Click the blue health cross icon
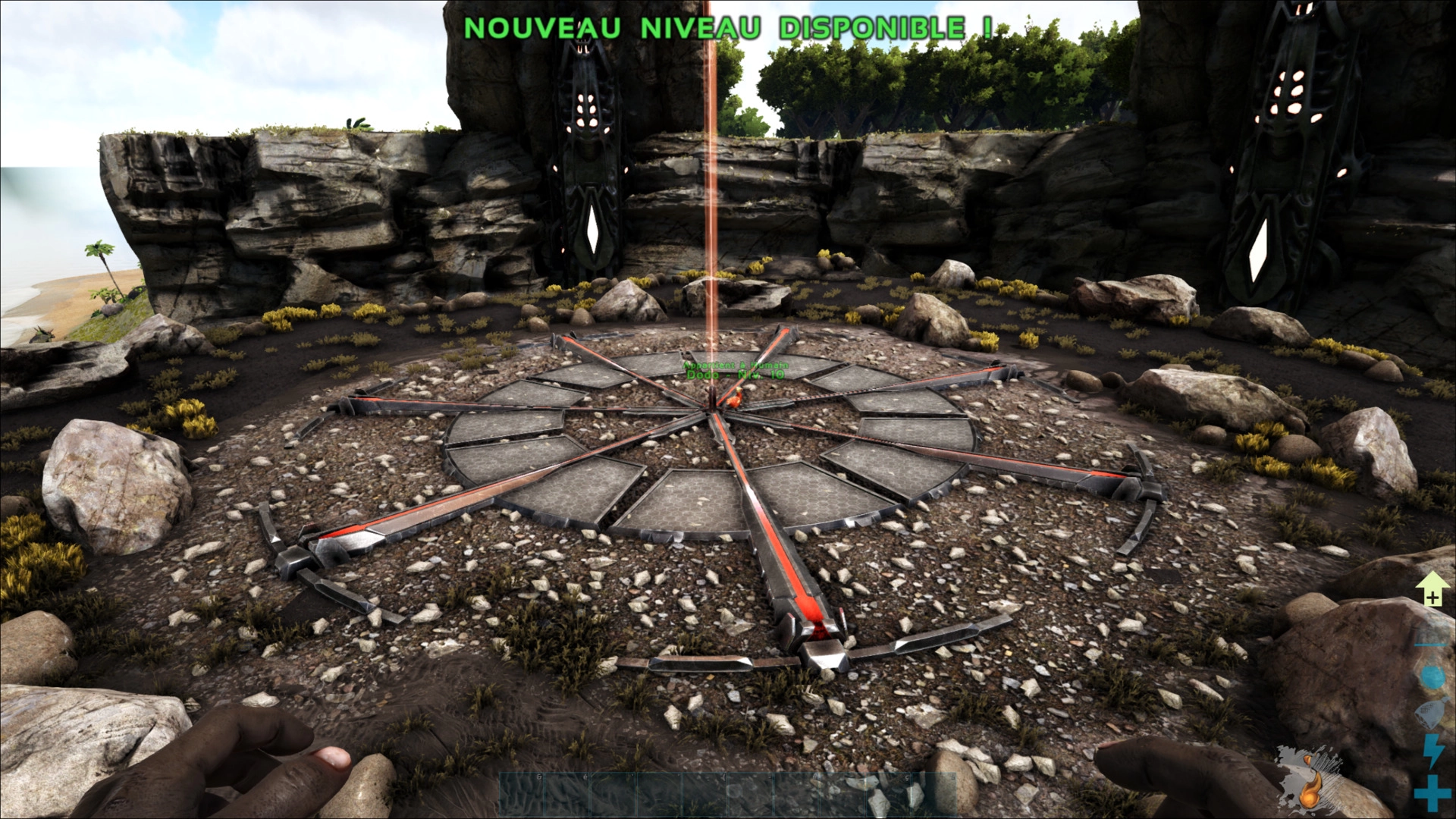The image size is (1456, 819). point(1431,792)
